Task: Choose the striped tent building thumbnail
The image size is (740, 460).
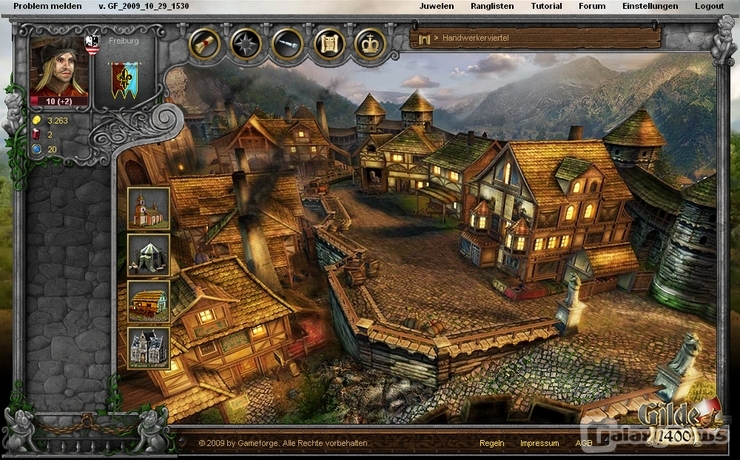Action: (x=148, y=254)
